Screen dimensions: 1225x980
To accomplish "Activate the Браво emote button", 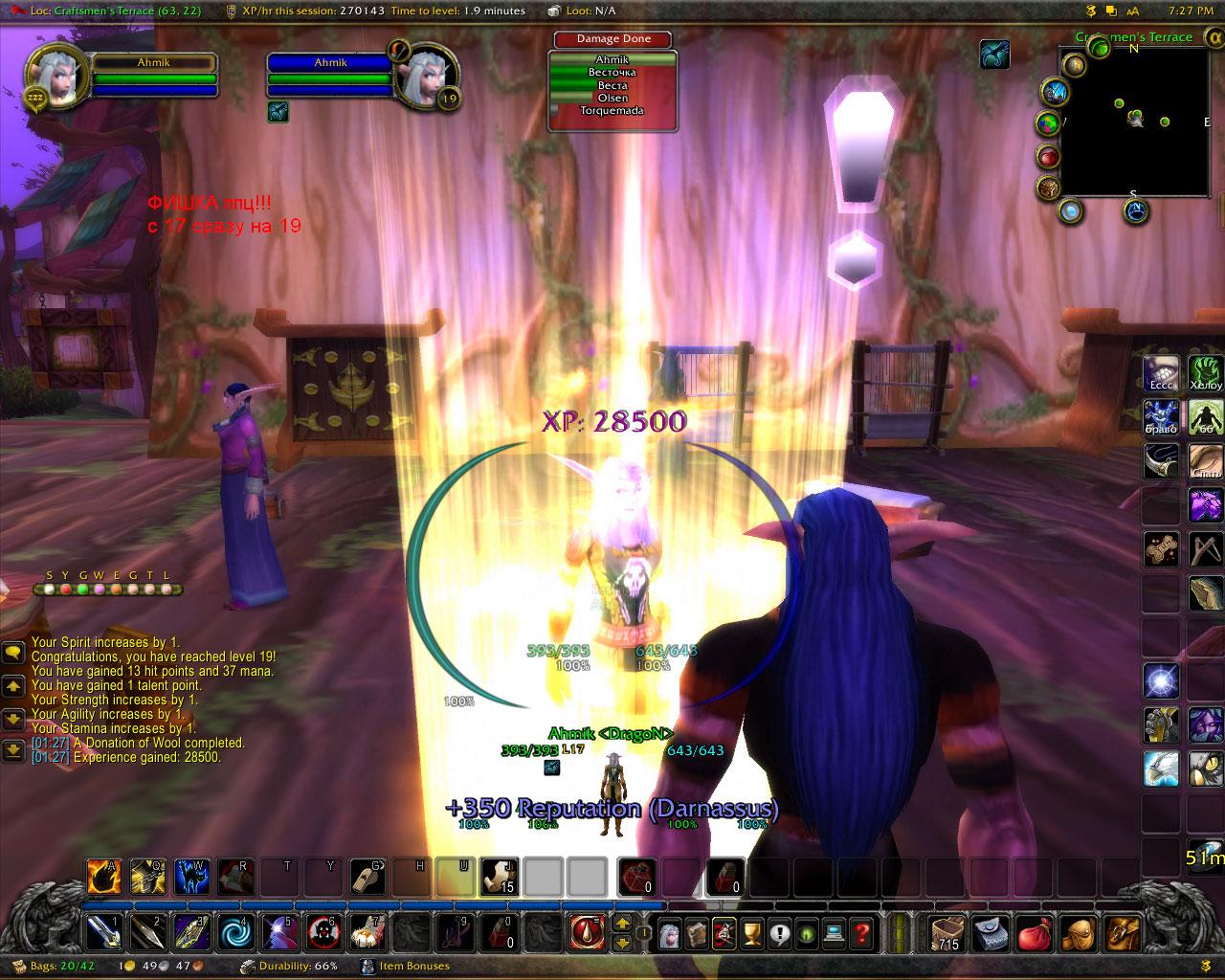I will (1162, 416).
